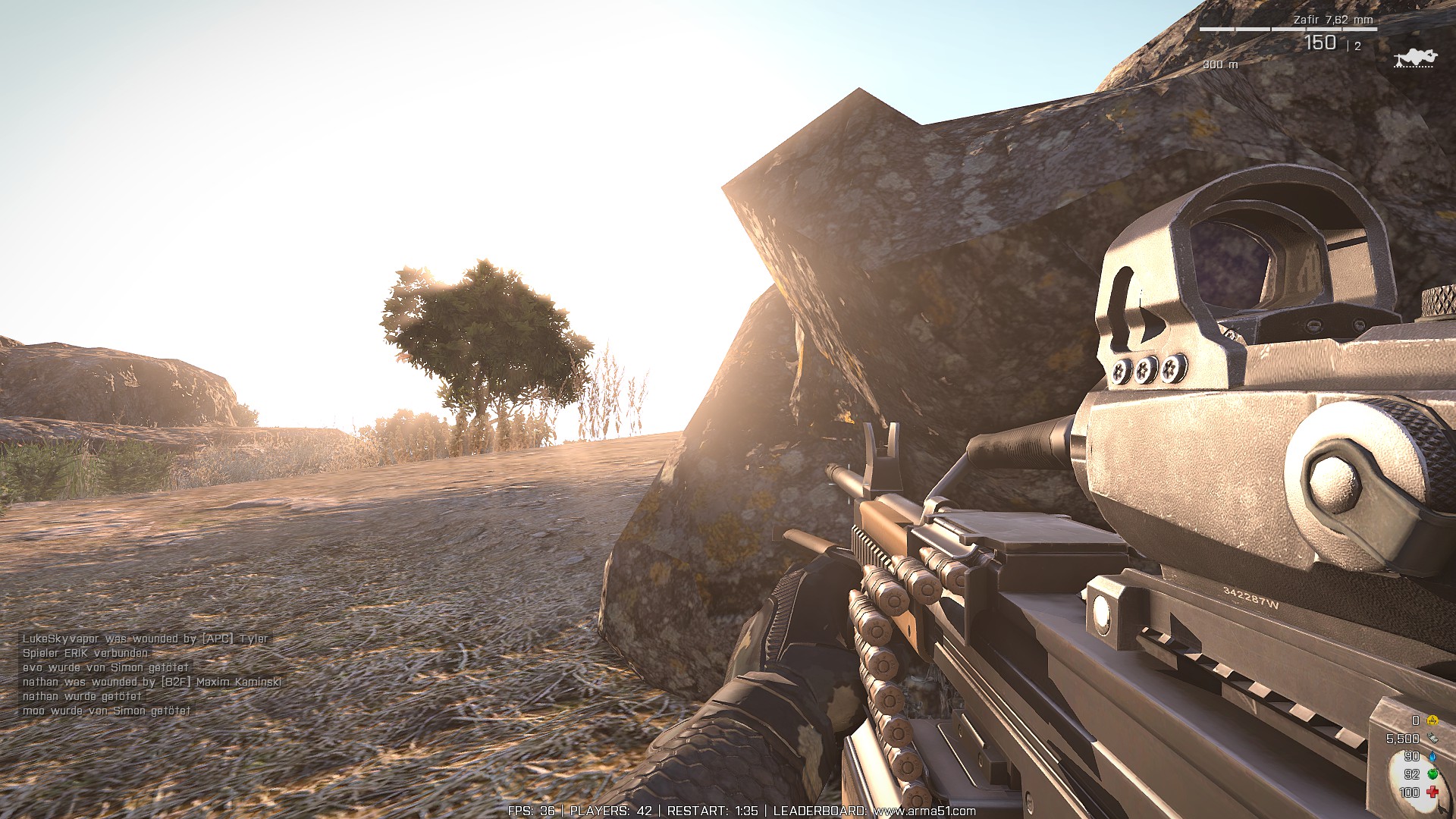The width and height of the screenshot is (1456, 819).
Task: Click the cash money icon
Action: 1432,738
